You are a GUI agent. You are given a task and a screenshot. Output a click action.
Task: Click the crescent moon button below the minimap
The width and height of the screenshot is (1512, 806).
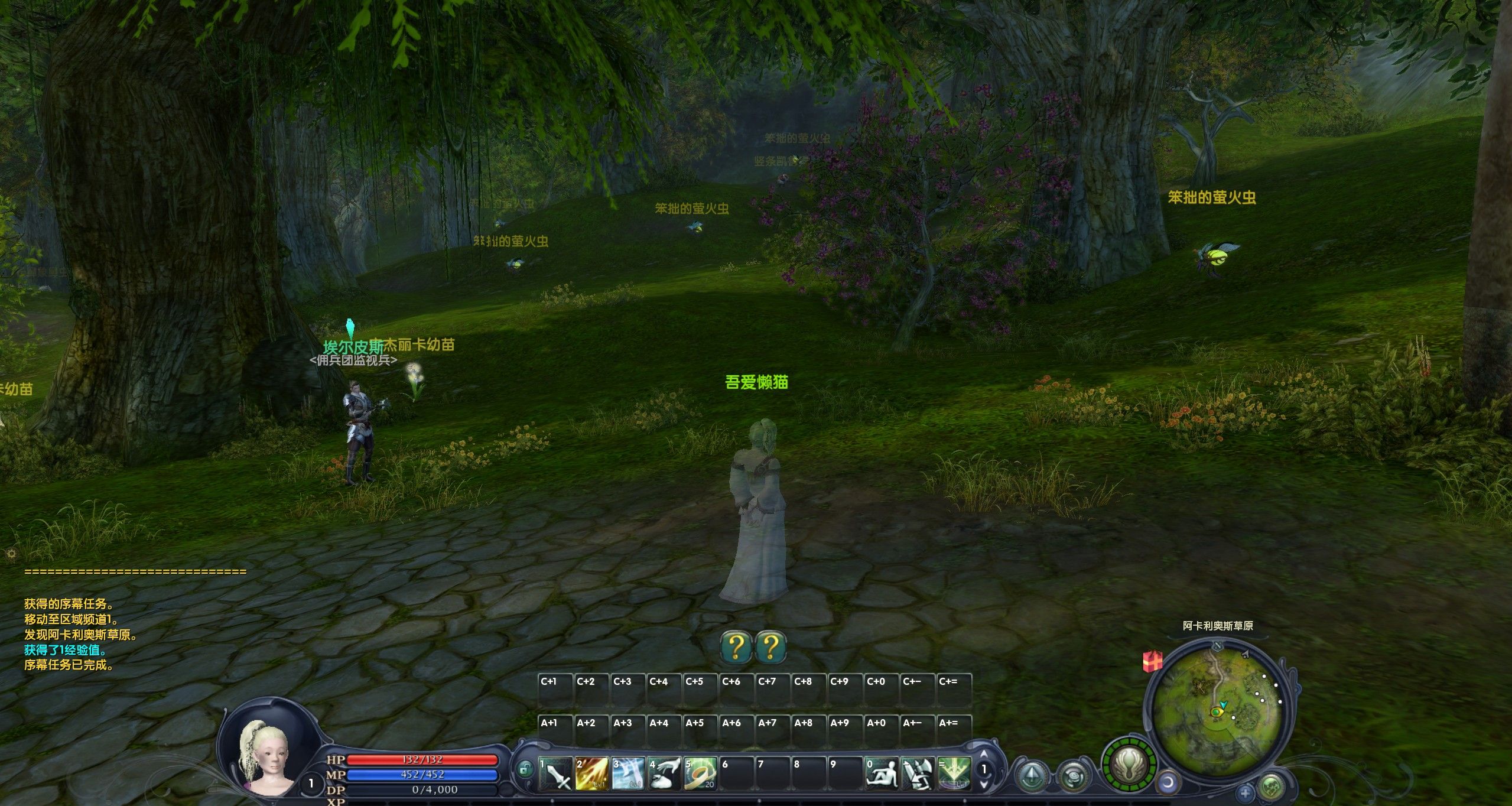pyautogui.click(x=1168, y=784)
